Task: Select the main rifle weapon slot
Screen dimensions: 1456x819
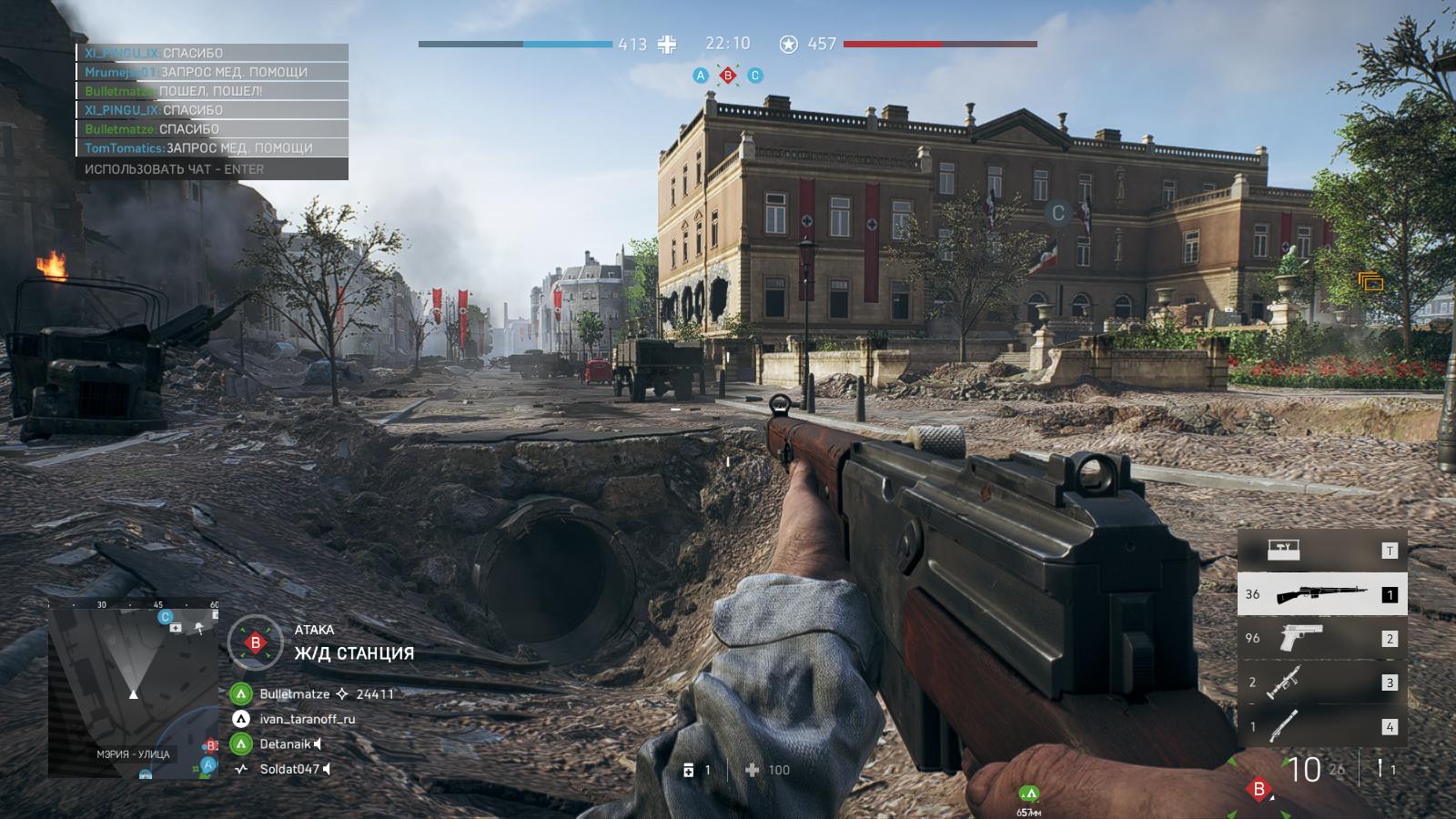Action: coord(1321,595)
